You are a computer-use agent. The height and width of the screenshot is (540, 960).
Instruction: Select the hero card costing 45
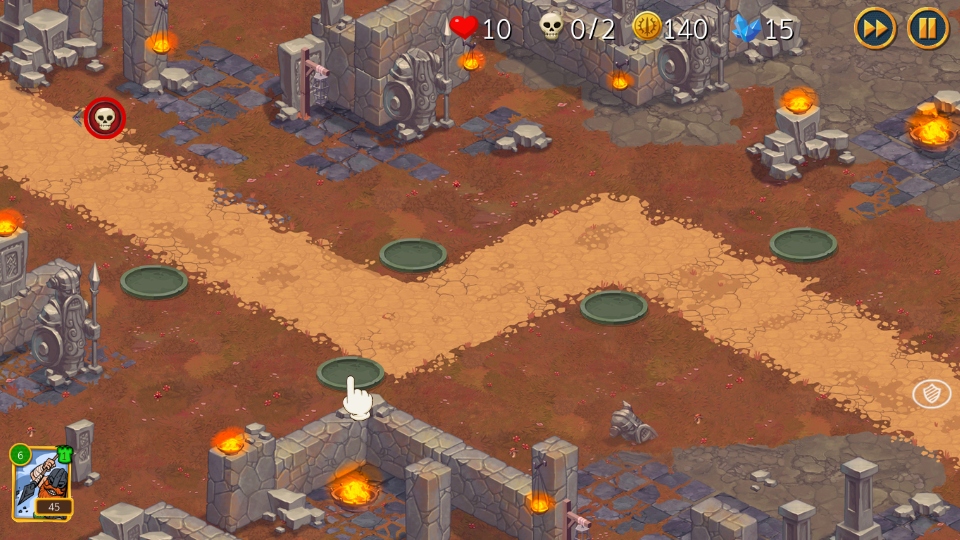[x=41, y=484]
